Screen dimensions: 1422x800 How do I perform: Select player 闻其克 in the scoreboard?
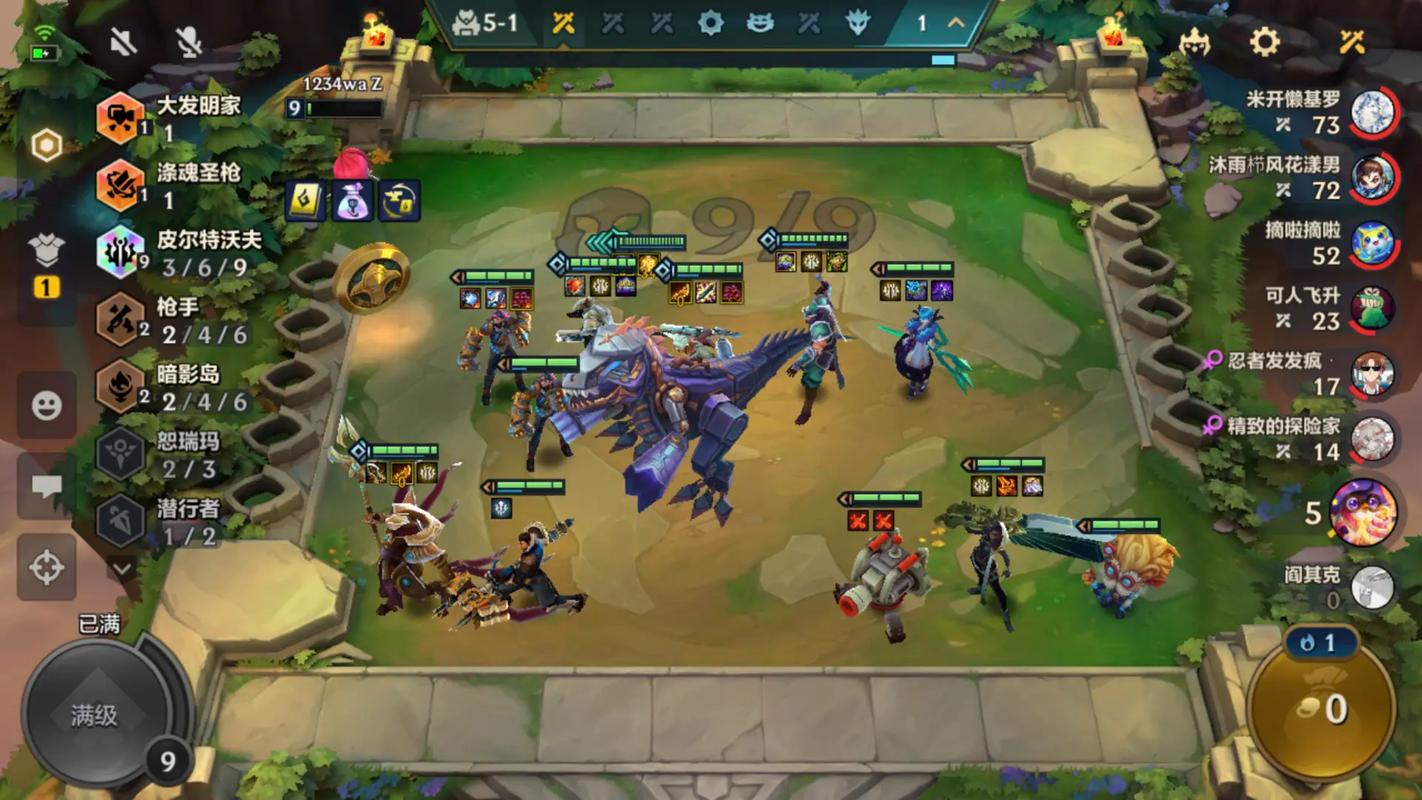coord(1372,588)
